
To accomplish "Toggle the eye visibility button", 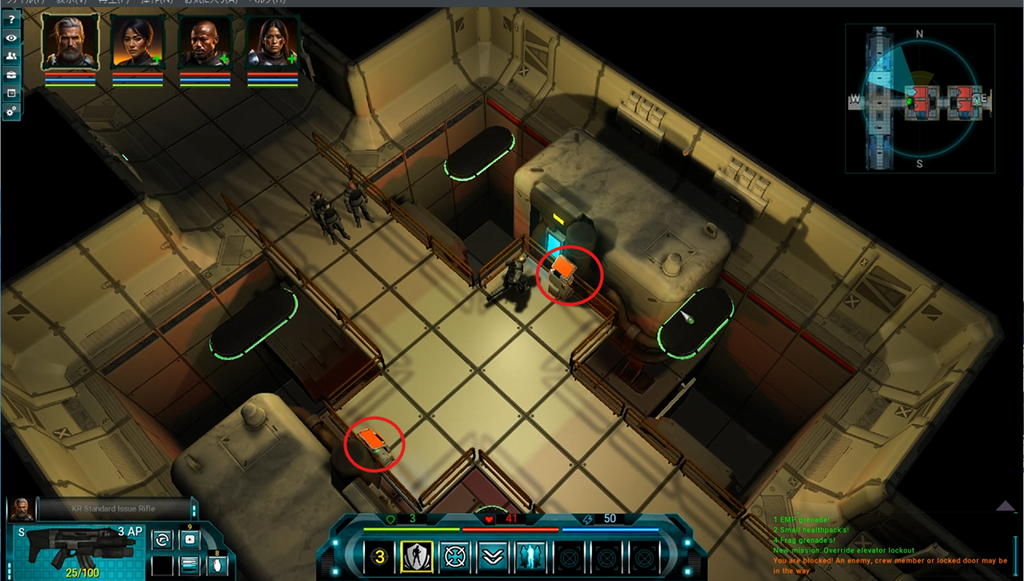I will click(x=11, y=38).
